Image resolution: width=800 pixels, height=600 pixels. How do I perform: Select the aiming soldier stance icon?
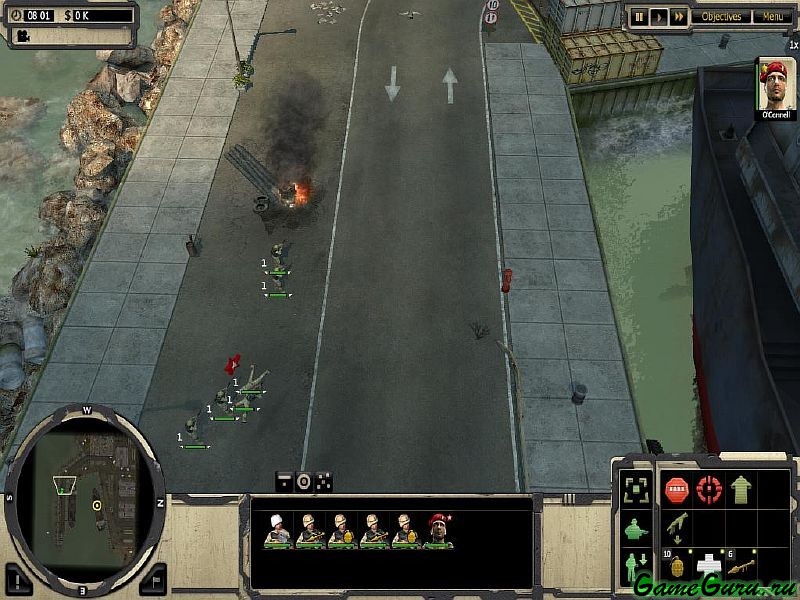[633, 528]
